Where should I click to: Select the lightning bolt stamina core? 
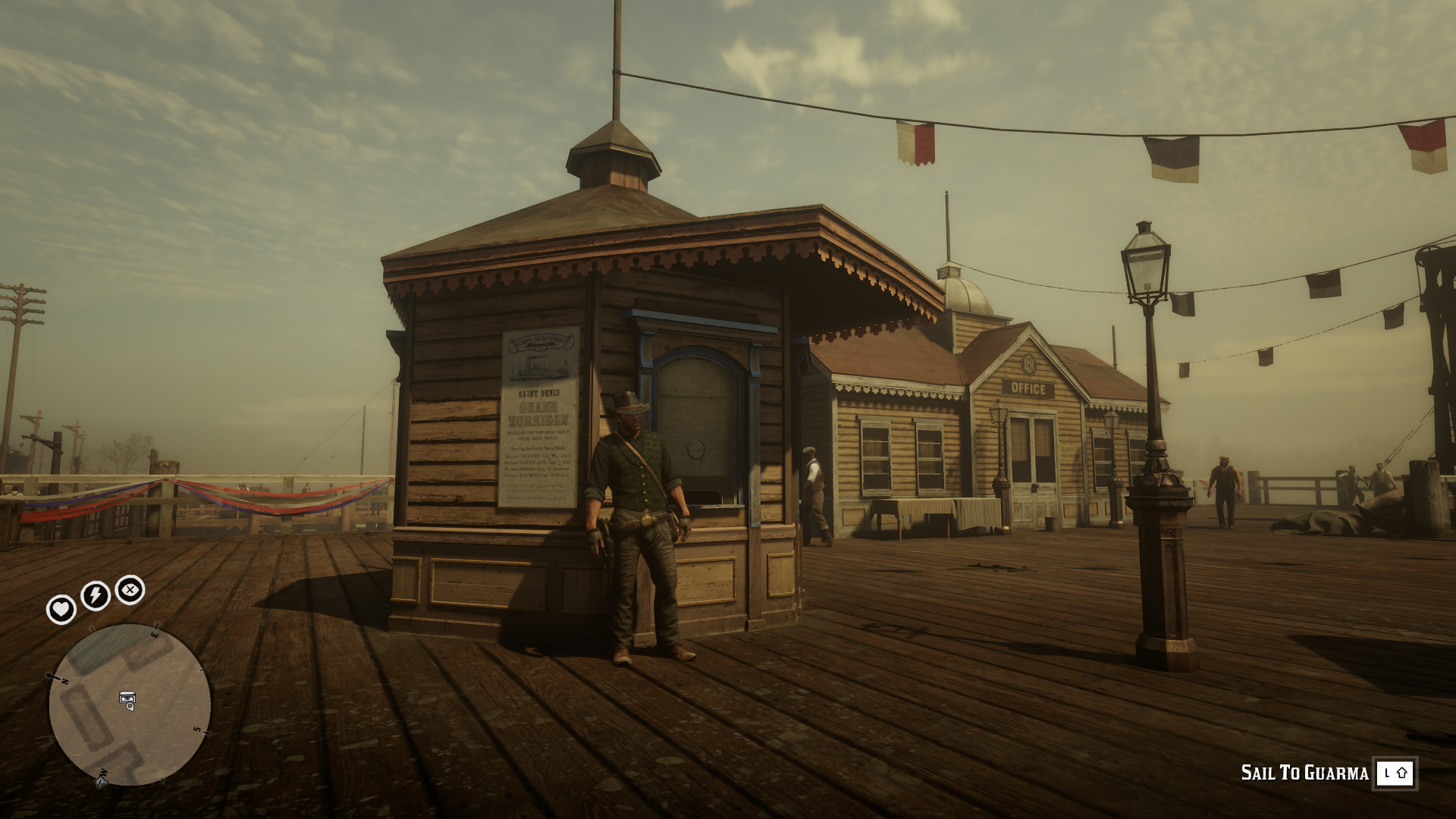96,595
